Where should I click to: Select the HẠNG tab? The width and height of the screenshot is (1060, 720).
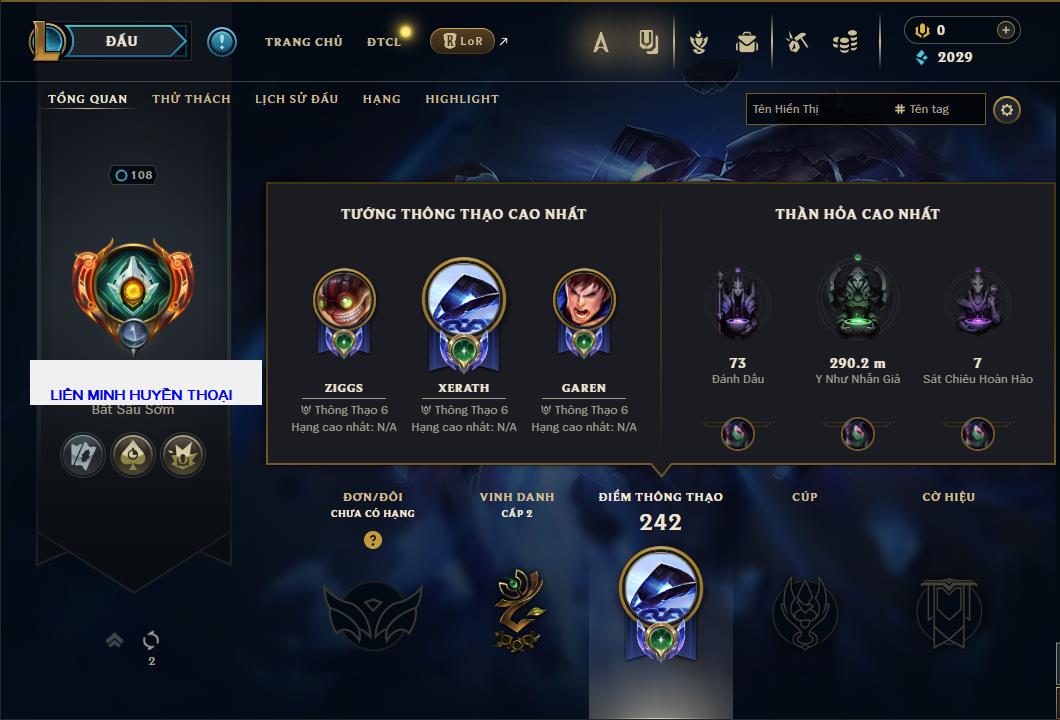(382, 99)
